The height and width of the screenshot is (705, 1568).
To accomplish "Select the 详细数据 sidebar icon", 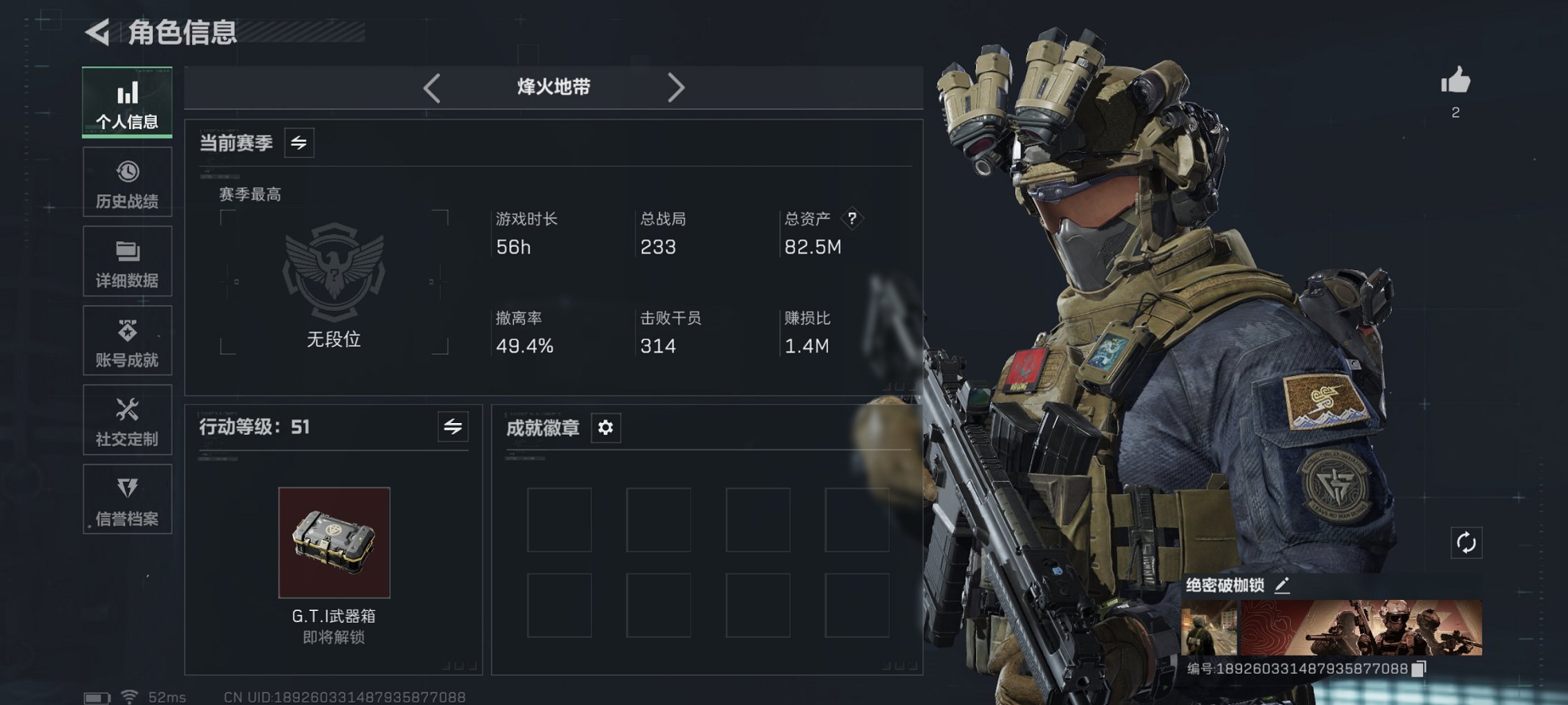I will 127,261.
